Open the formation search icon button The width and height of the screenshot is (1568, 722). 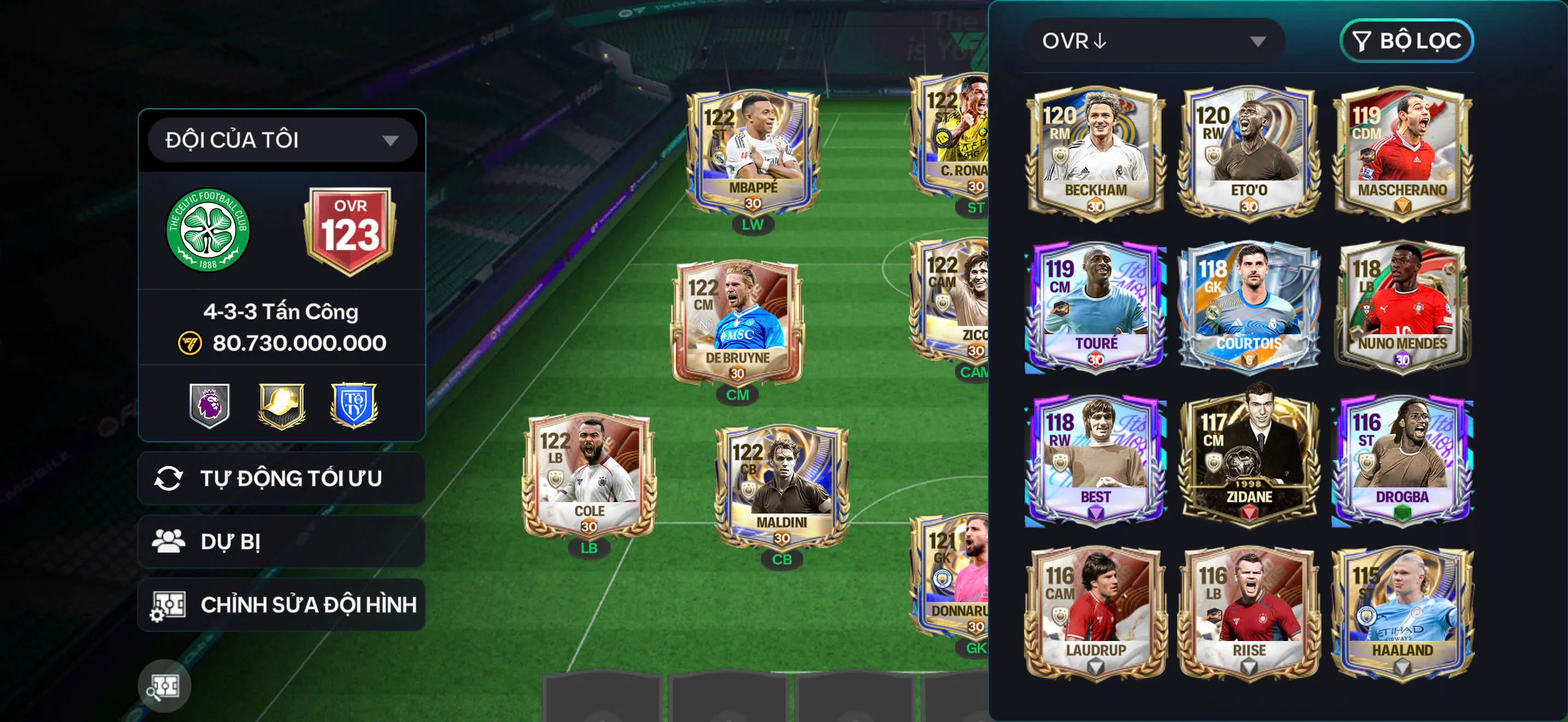[165, 686]
